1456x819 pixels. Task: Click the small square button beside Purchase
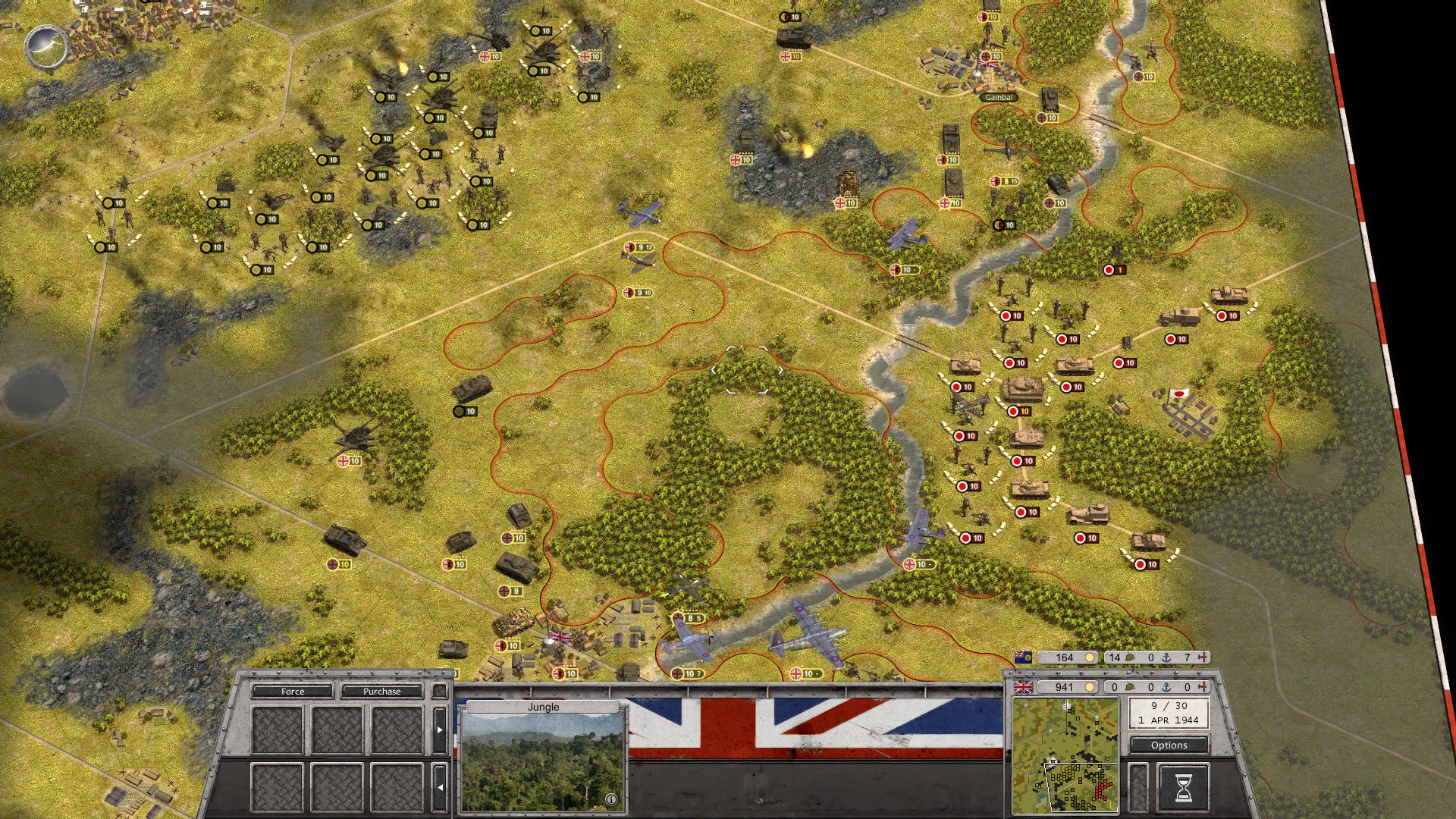coord(439,691)
